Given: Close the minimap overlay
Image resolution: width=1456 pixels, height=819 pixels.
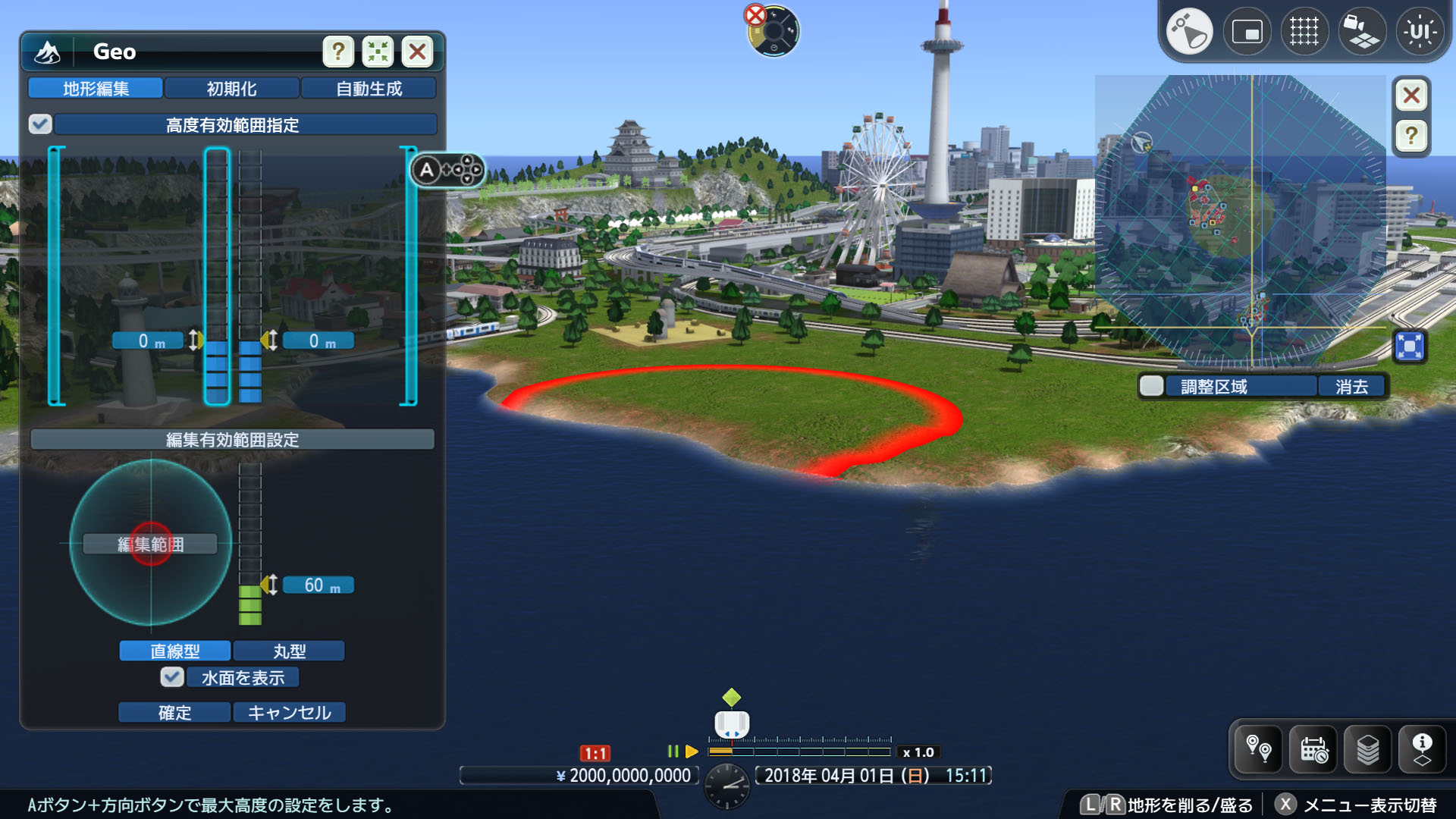Looking at the screenshot, I should (1411, 96).
